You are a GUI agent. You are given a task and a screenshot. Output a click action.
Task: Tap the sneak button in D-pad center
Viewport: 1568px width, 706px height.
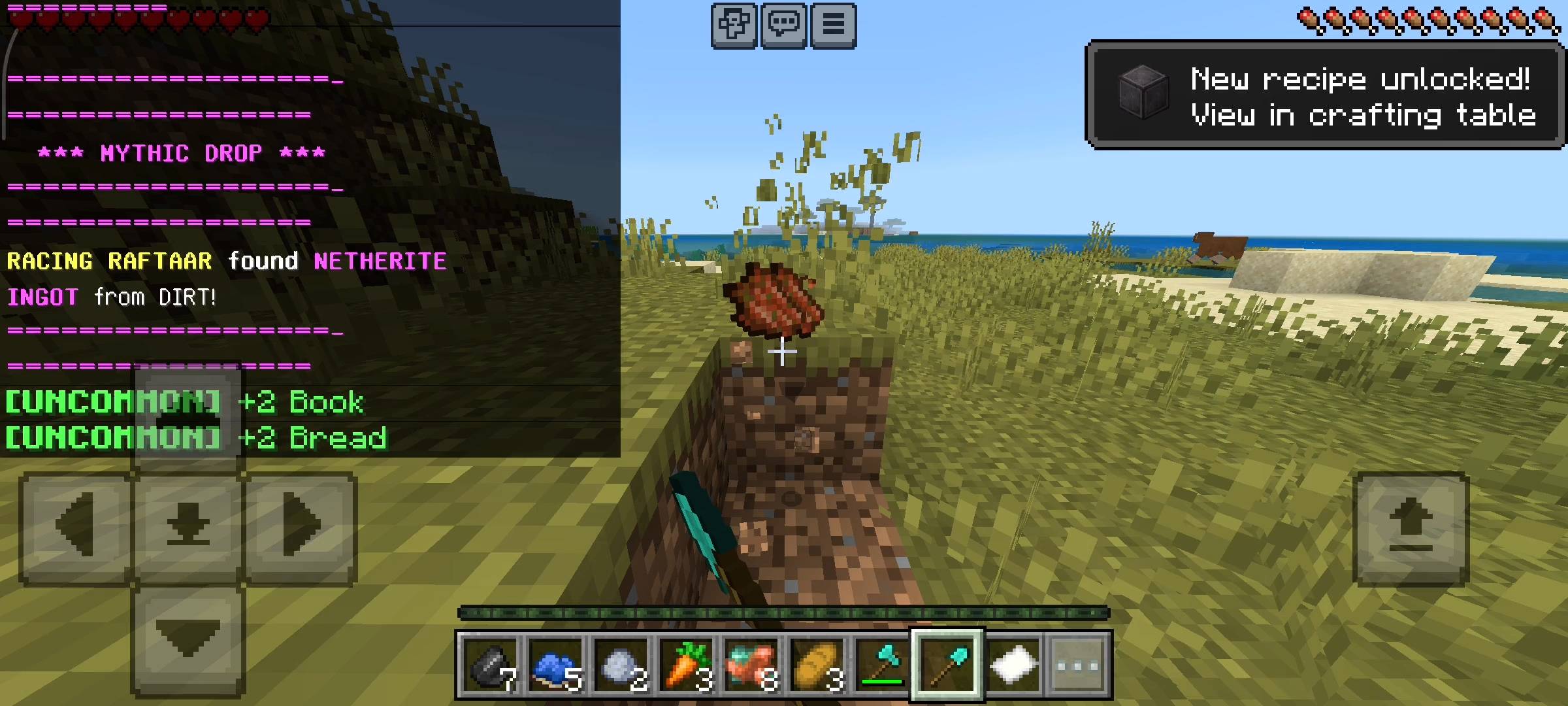[188, 527]
